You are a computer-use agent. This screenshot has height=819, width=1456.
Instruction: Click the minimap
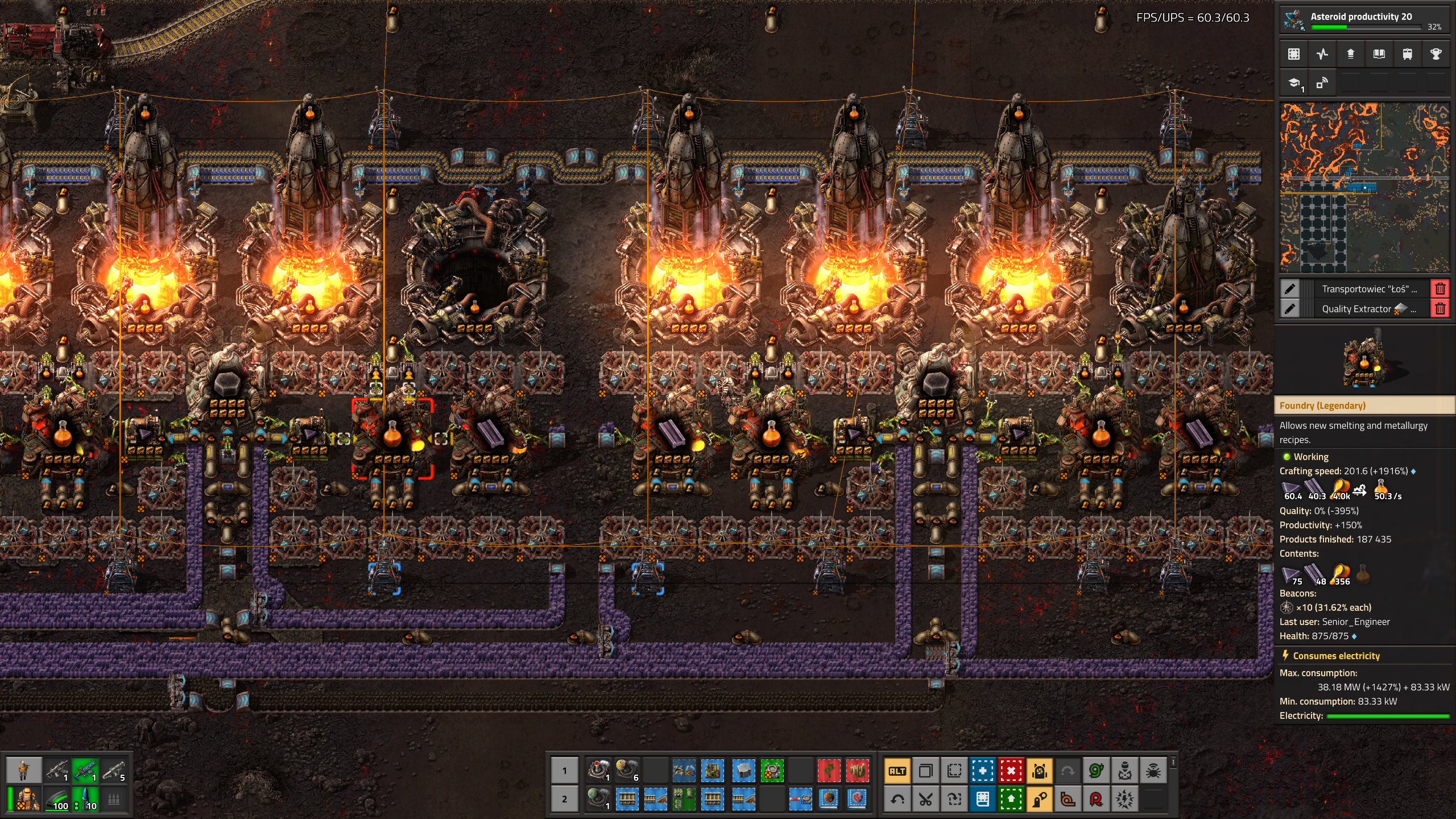coord(1364,188)
